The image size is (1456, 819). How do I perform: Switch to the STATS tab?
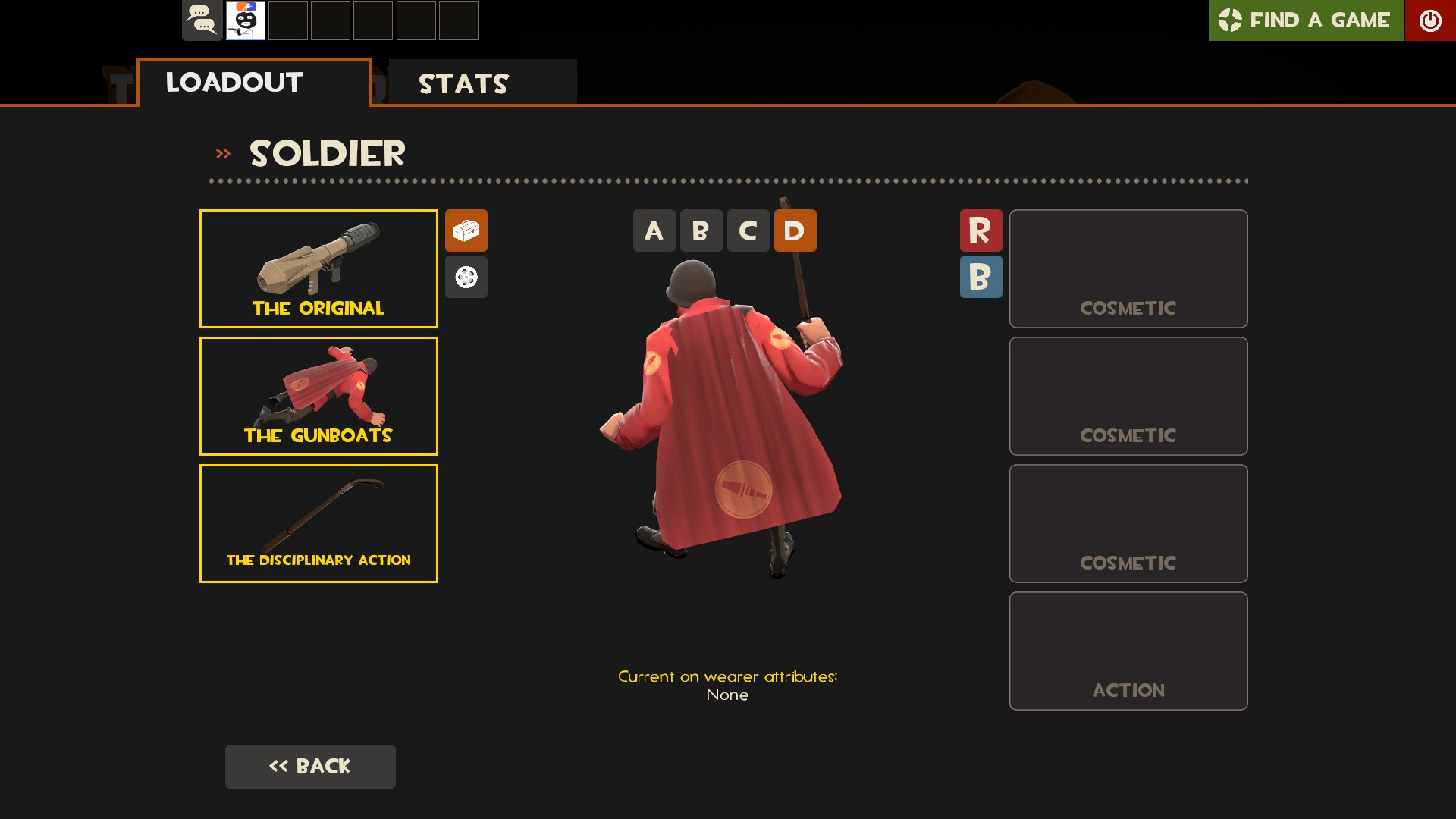click(x=463, y=83)
